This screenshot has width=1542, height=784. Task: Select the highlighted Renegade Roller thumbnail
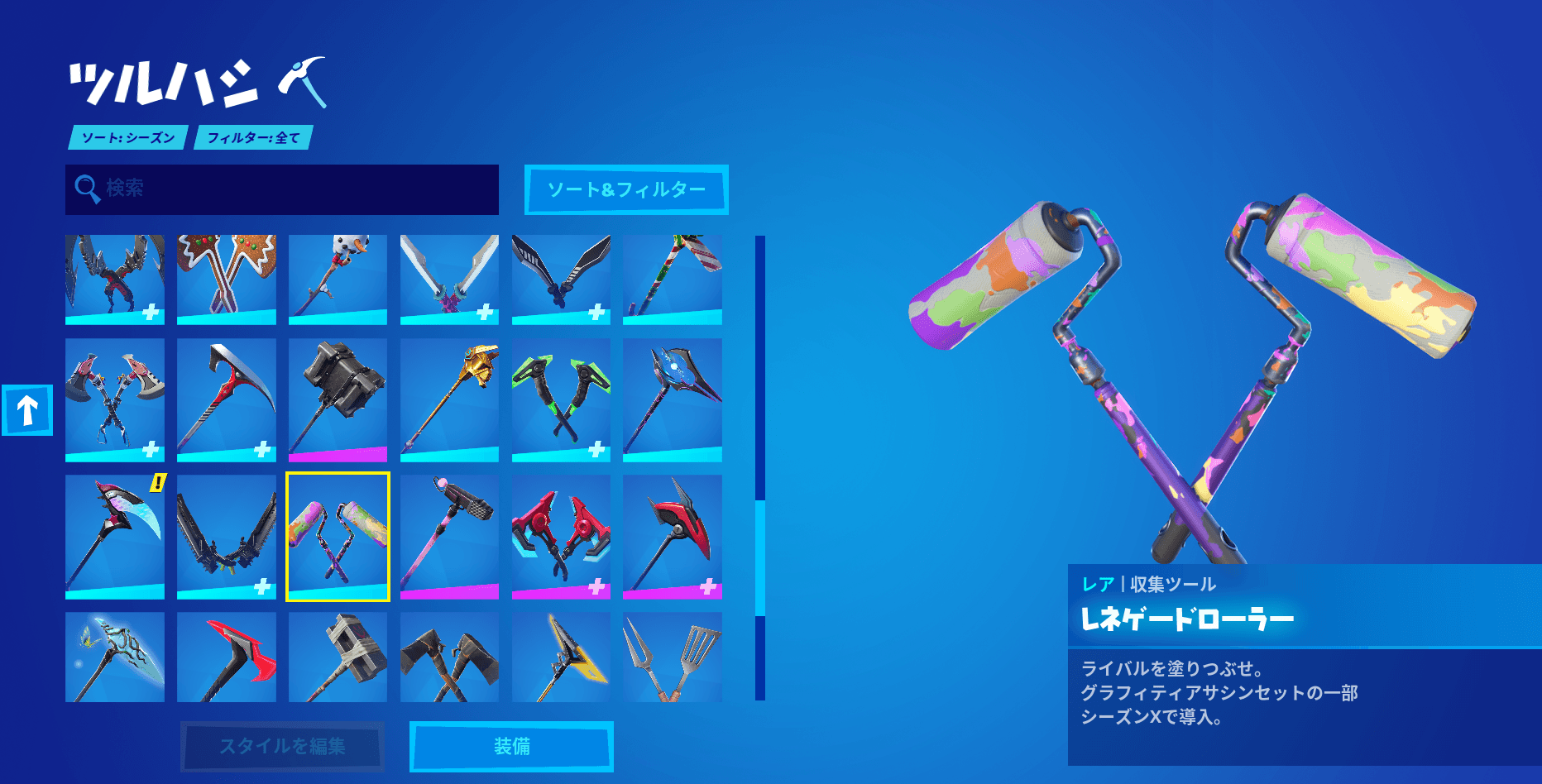point(337,538)
